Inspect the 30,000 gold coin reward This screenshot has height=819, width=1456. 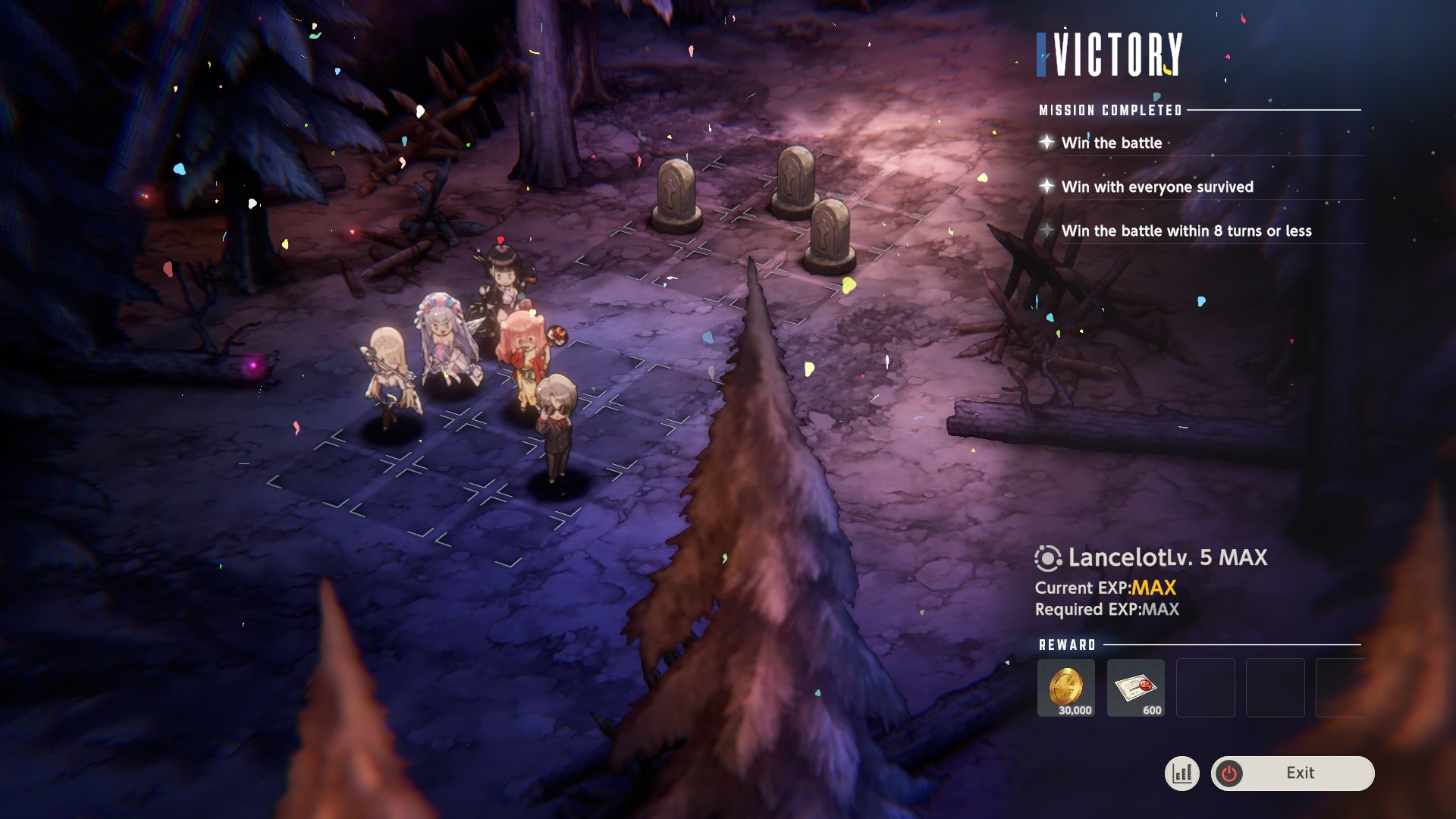tap(1065, 687)
